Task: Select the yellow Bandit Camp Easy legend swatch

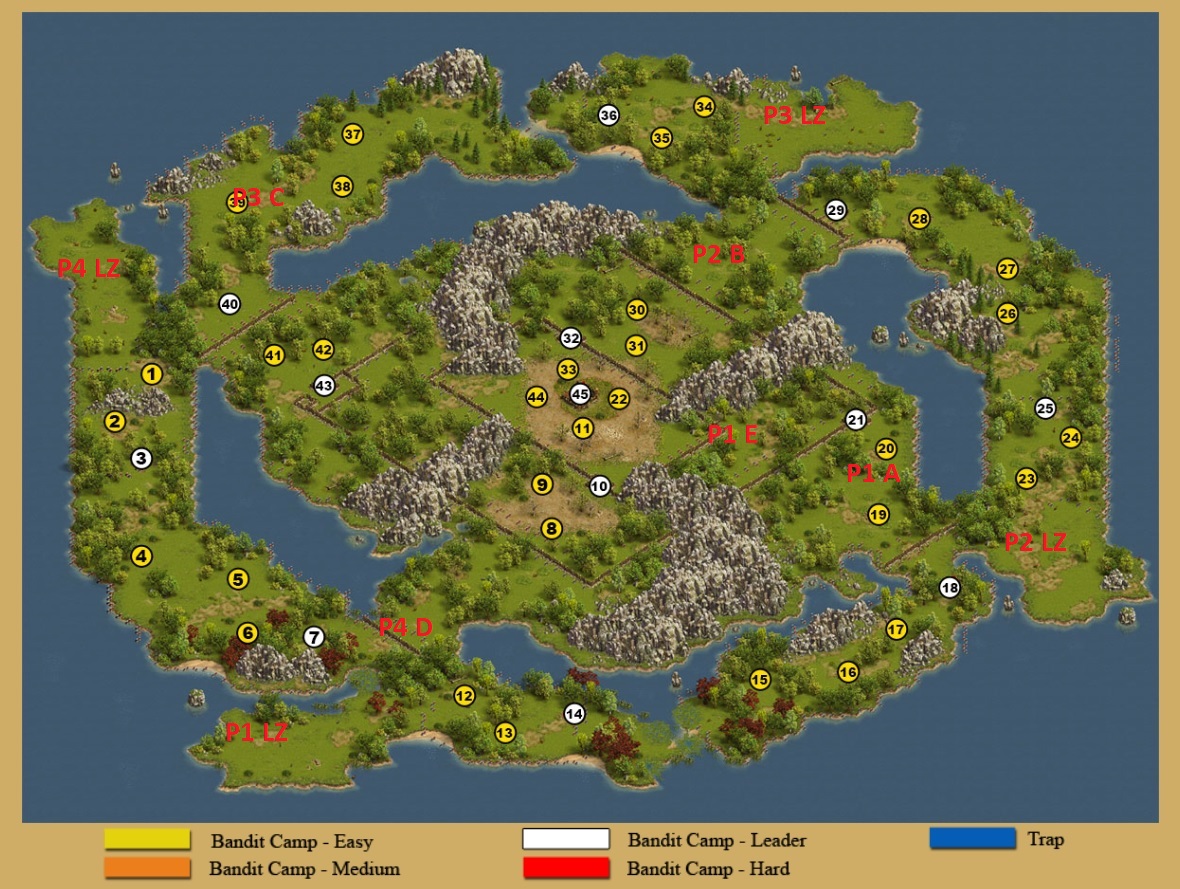Action: click(x=147, y=839)
